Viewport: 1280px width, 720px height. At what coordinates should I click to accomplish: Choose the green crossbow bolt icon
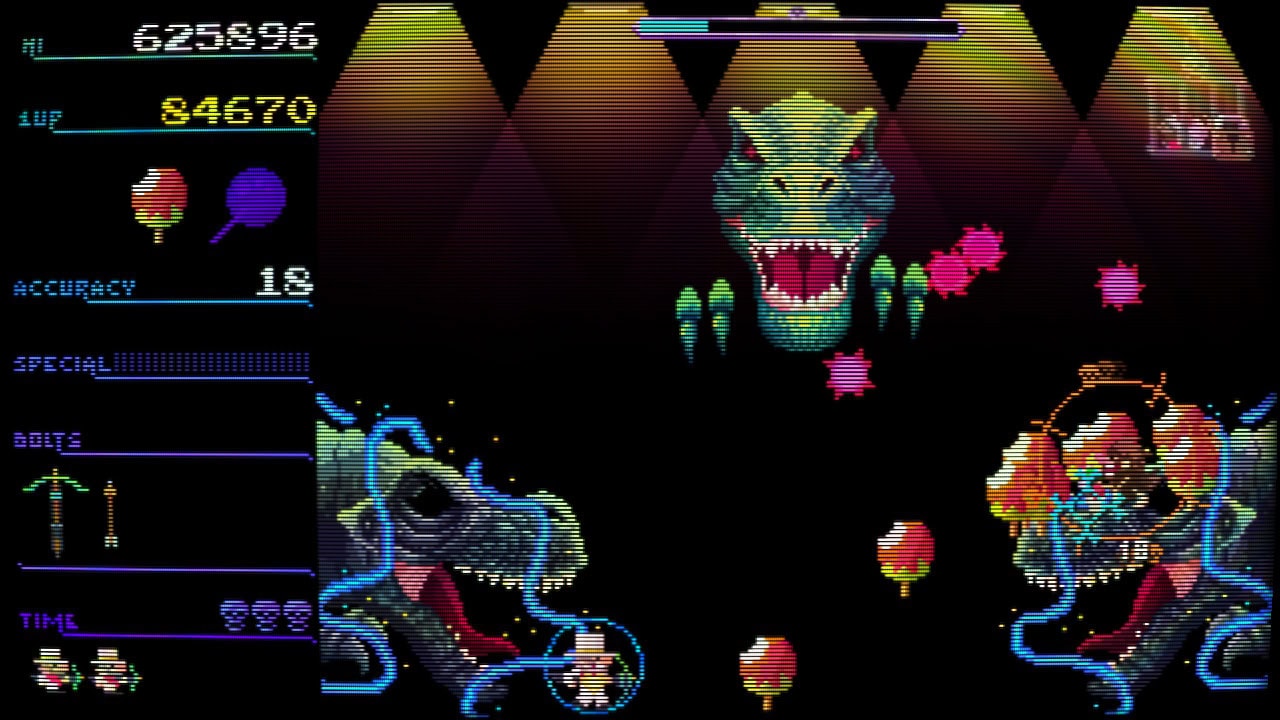(56, 510)
